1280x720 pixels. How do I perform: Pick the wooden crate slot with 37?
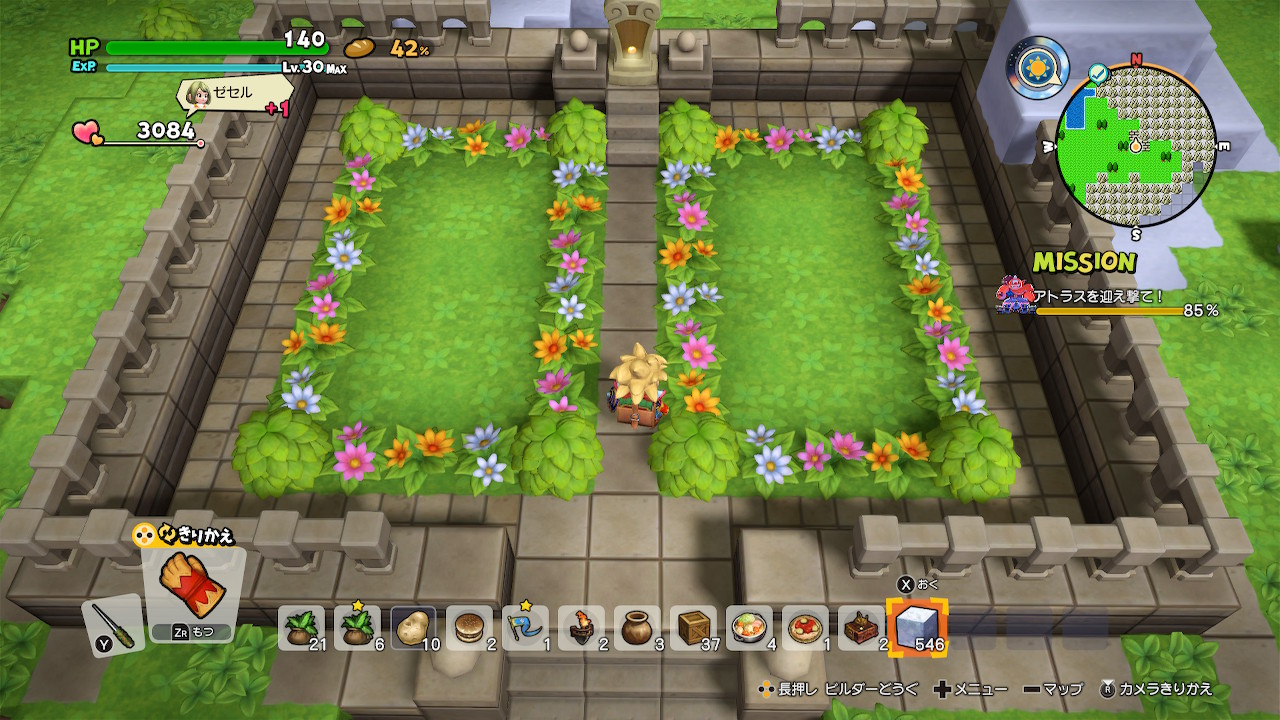click(x=693, y=629)
